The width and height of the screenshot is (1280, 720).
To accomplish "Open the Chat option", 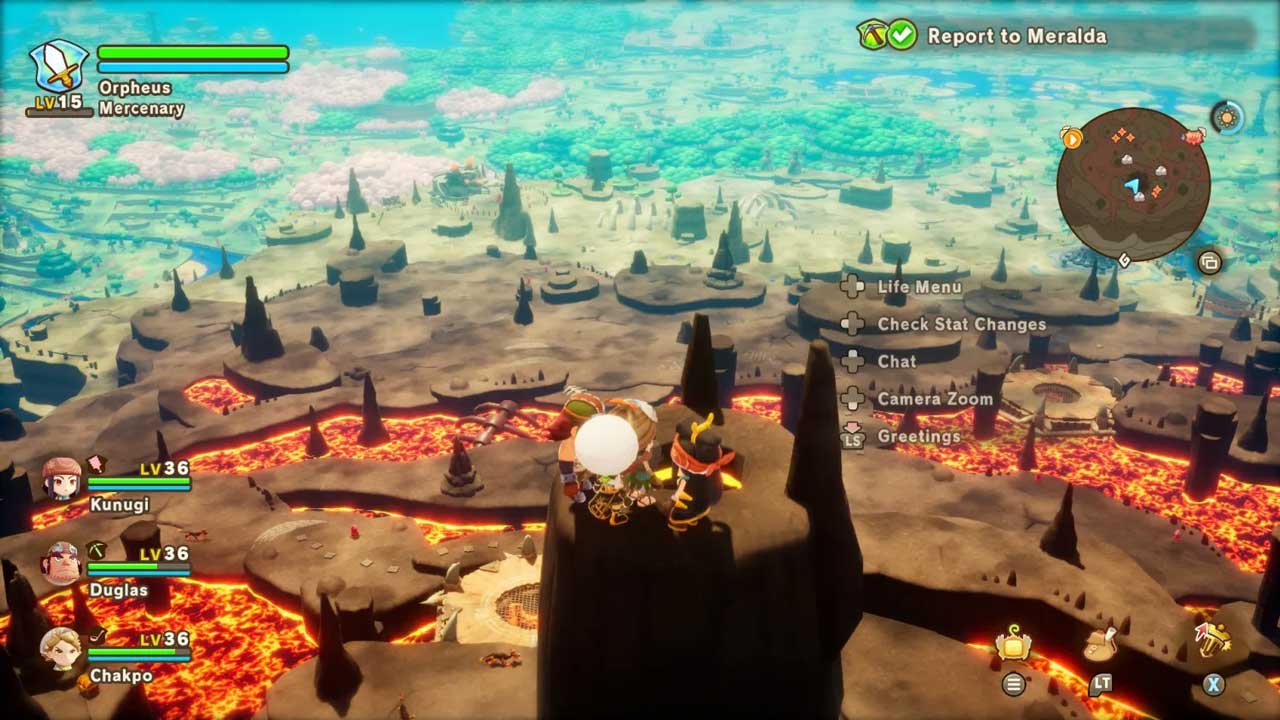I will coord(896,361).
